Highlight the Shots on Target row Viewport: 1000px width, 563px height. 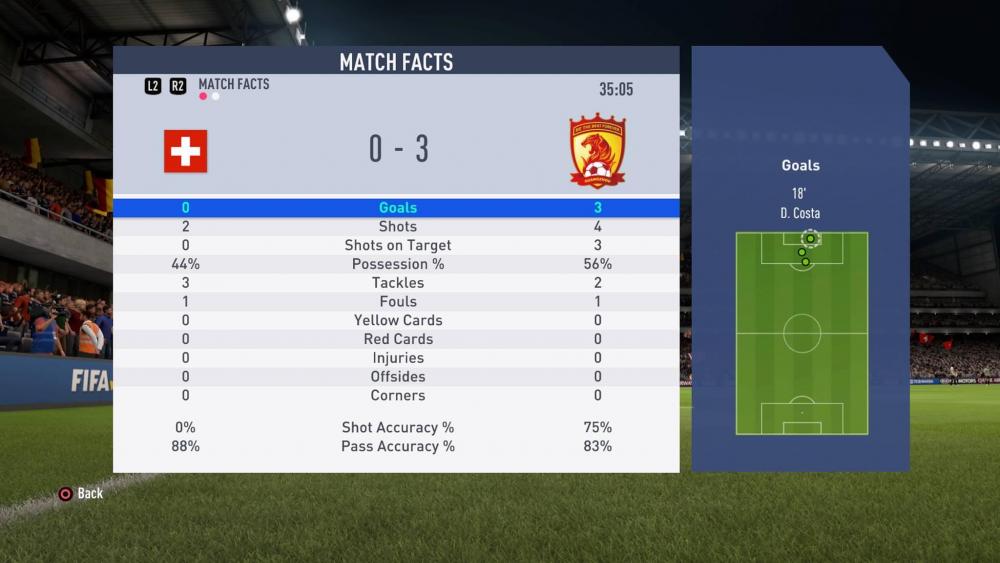coord(397,246)
